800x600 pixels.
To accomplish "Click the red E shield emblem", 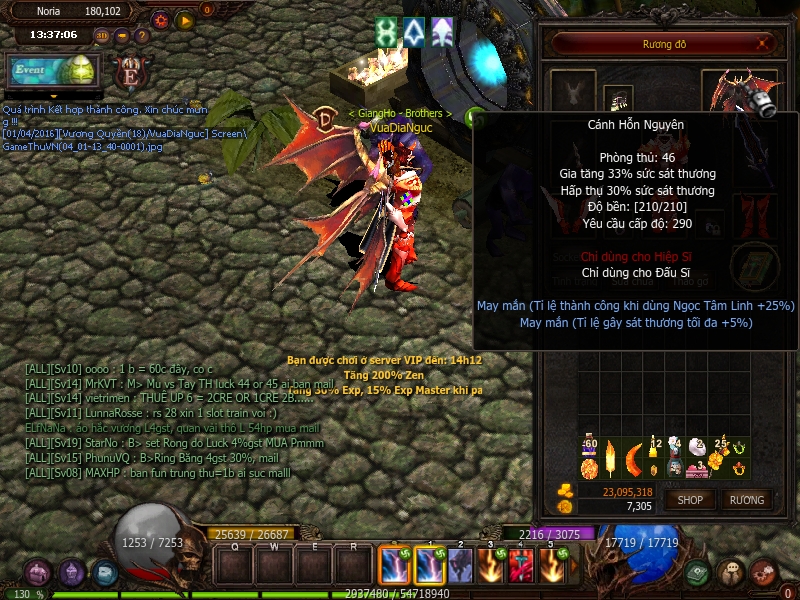I will (x=129, y=73).
